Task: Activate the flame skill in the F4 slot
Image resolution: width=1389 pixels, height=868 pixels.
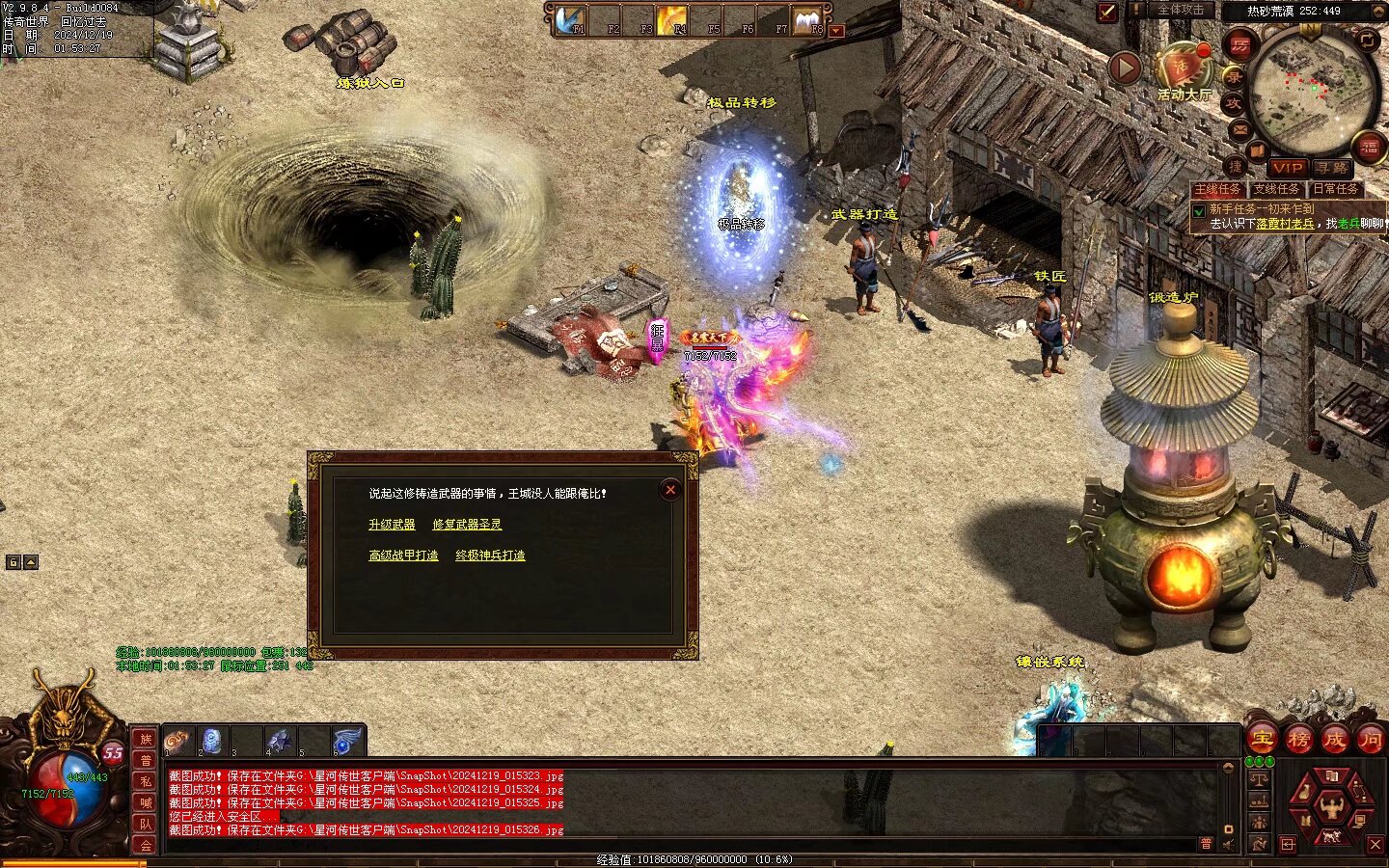Action: coord(671,19)
